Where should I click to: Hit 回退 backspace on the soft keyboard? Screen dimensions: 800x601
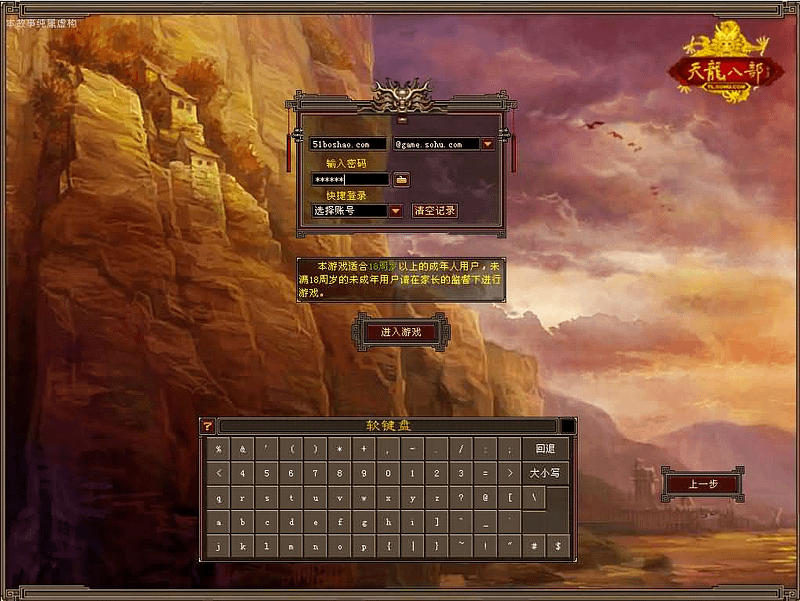pyautogui.click(x=545, y=449)
